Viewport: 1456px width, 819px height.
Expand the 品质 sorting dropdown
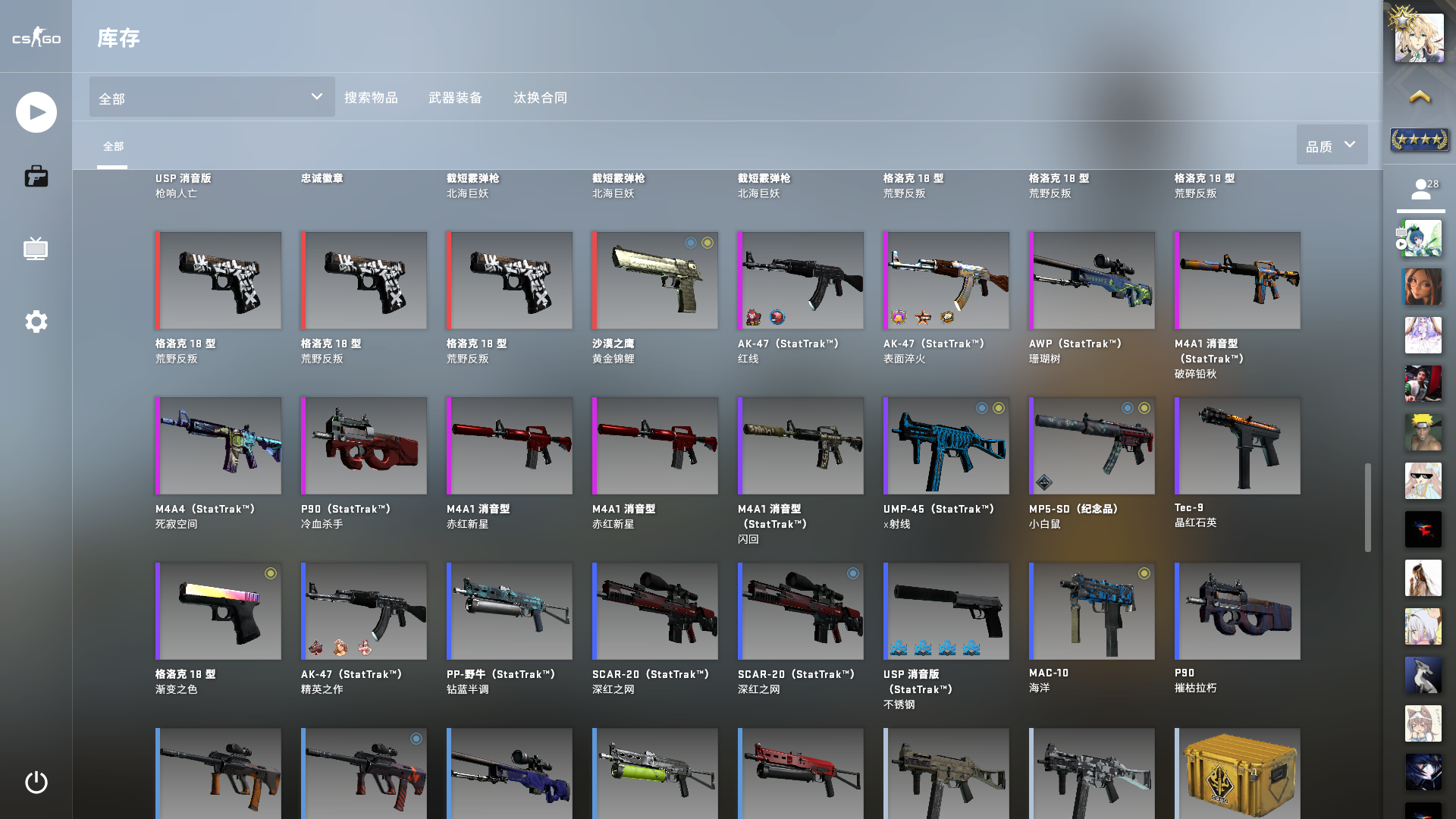pos(1332,144)
